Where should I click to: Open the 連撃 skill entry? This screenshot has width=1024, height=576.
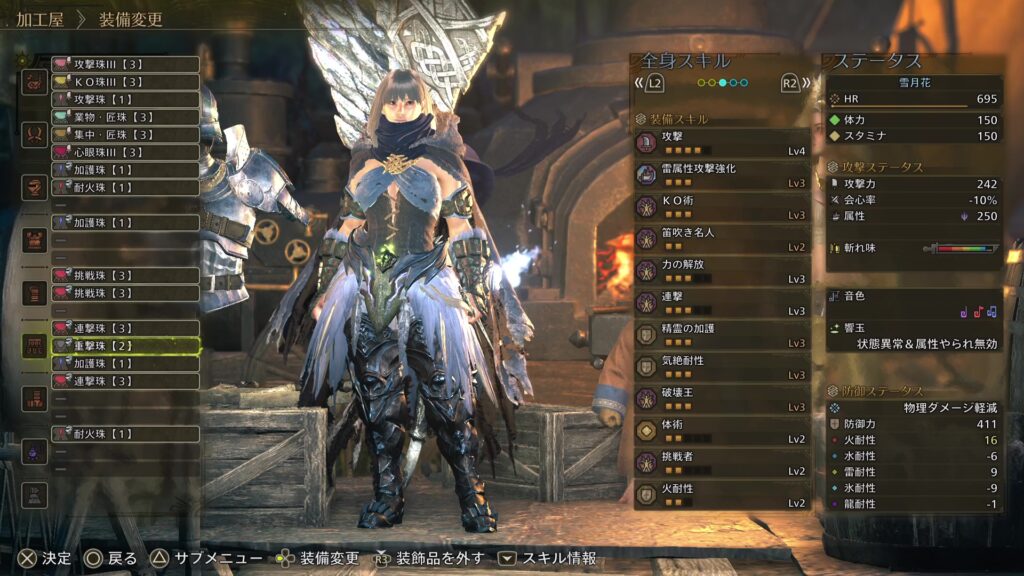[x=722, y=303]
